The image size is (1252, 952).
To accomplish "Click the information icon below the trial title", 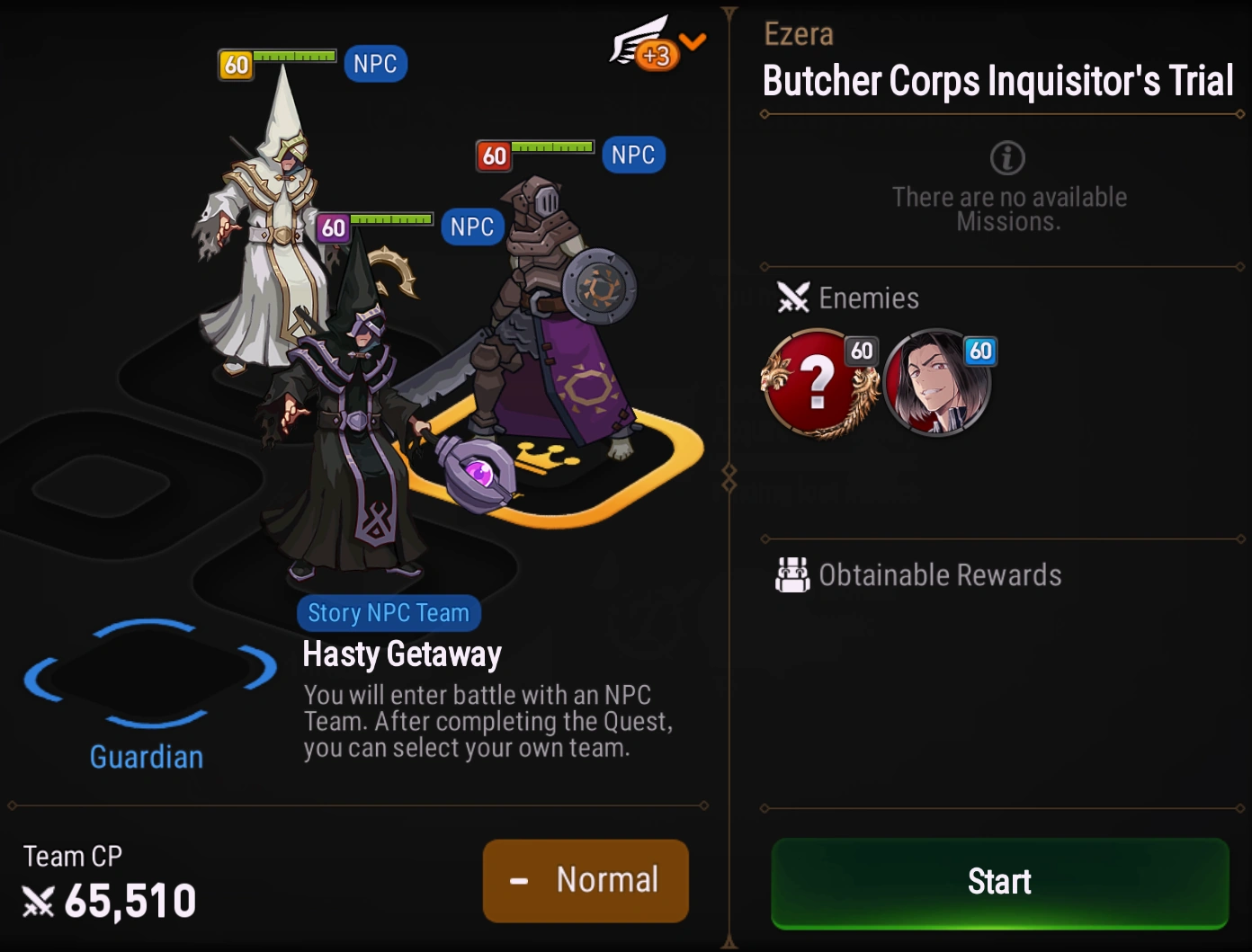I will coord(1009,158).
